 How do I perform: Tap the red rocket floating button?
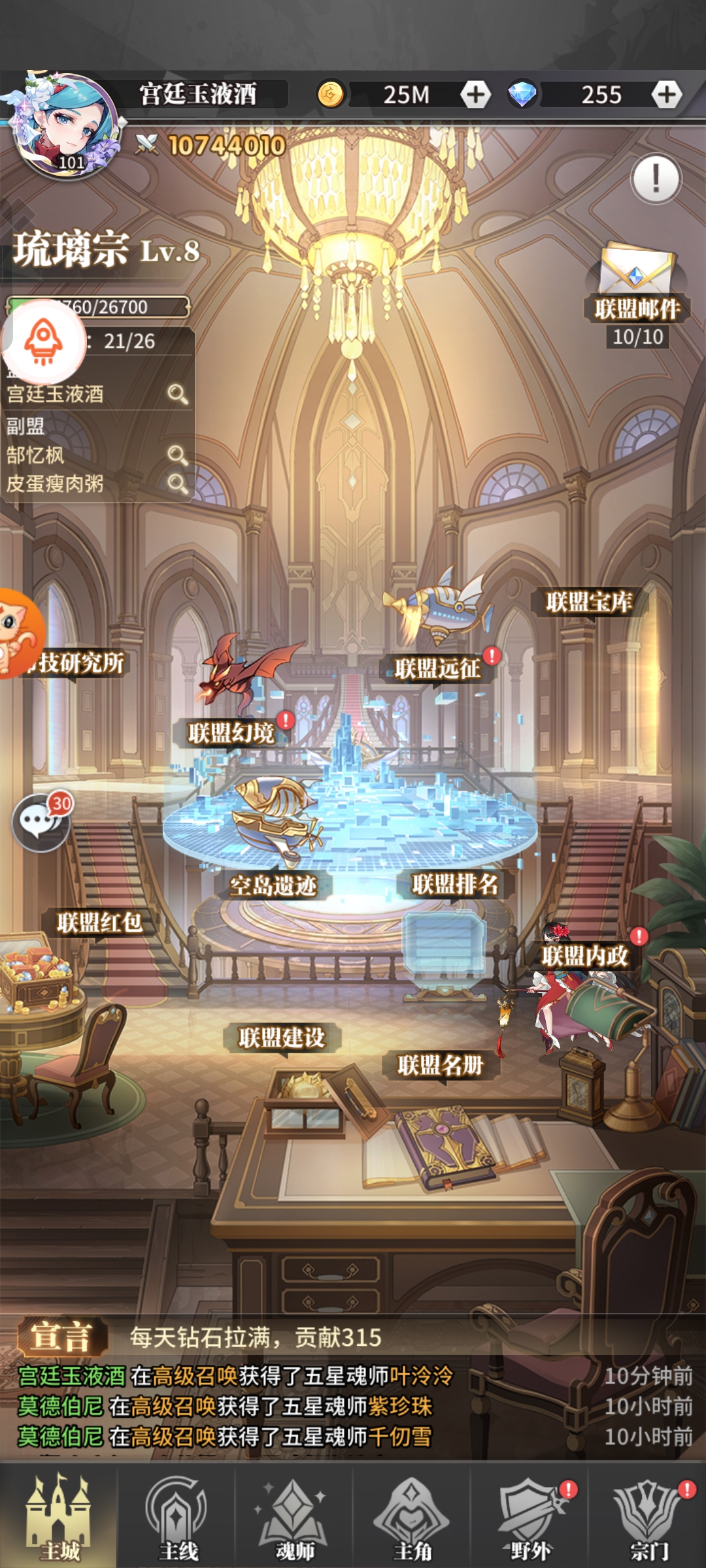(43, 341)
